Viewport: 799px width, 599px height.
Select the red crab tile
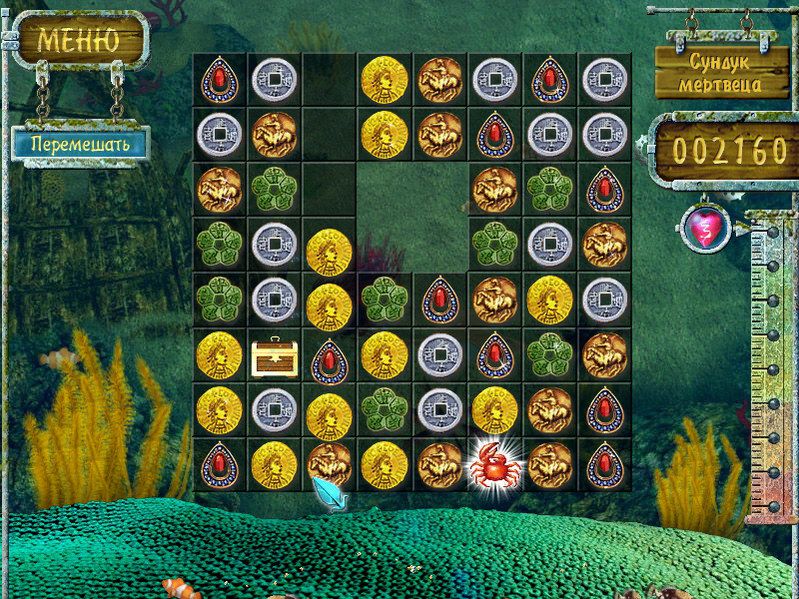click(x=493, y=463)
